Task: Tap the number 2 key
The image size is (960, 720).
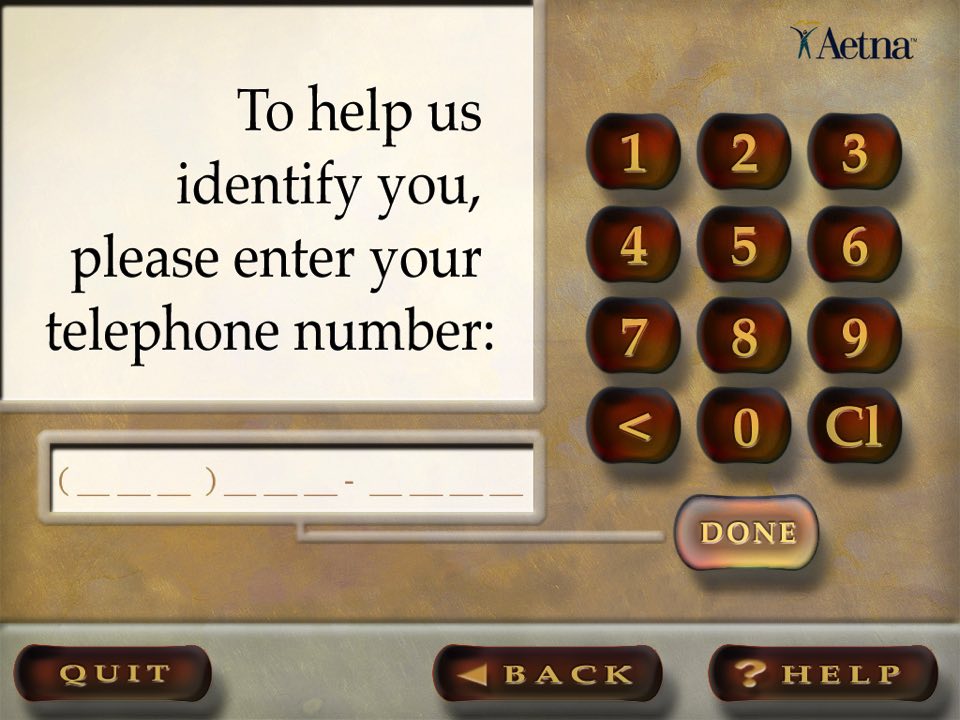Action: click(743, 154)
